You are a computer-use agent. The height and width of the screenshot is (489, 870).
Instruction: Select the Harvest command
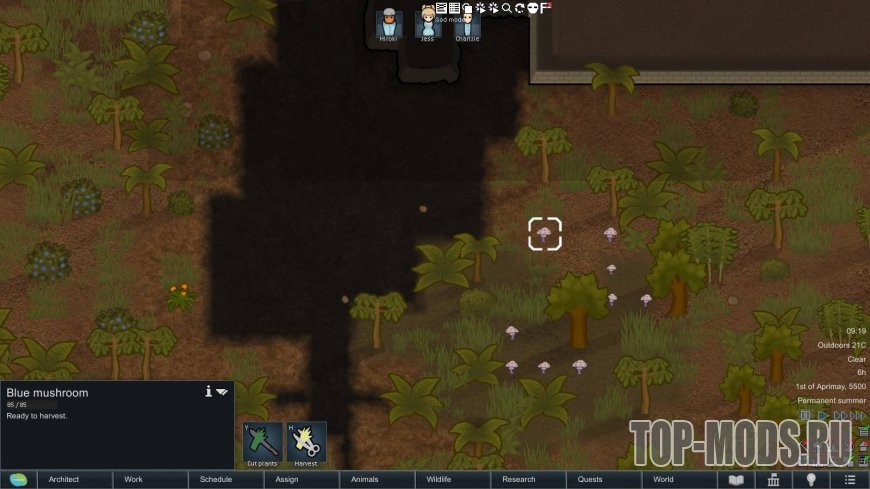click(306, 443)
